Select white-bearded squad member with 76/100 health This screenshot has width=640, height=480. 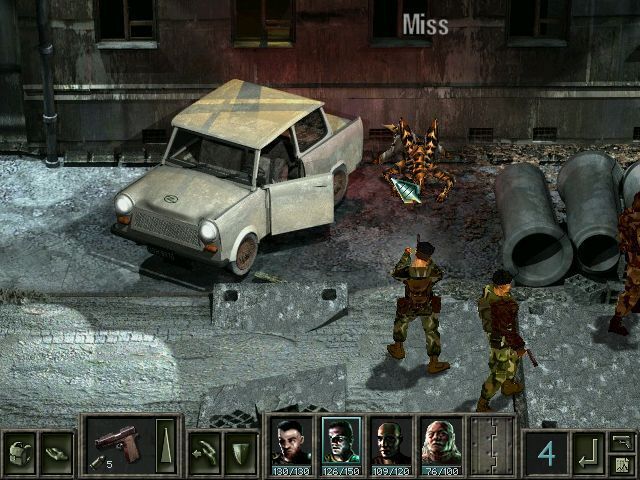click(x=440, y=445)
